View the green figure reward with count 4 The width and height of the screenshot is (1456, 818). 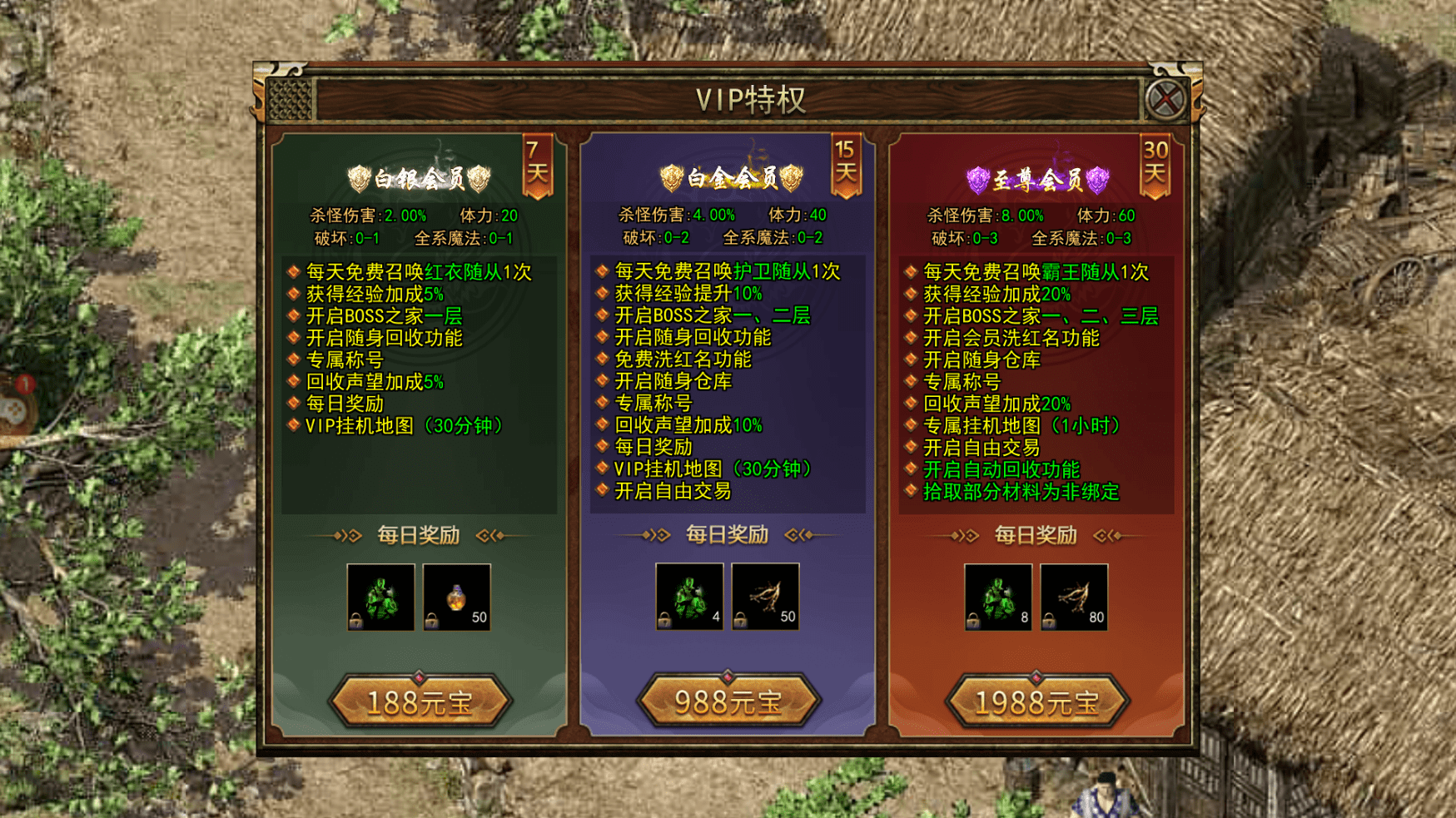689,597
